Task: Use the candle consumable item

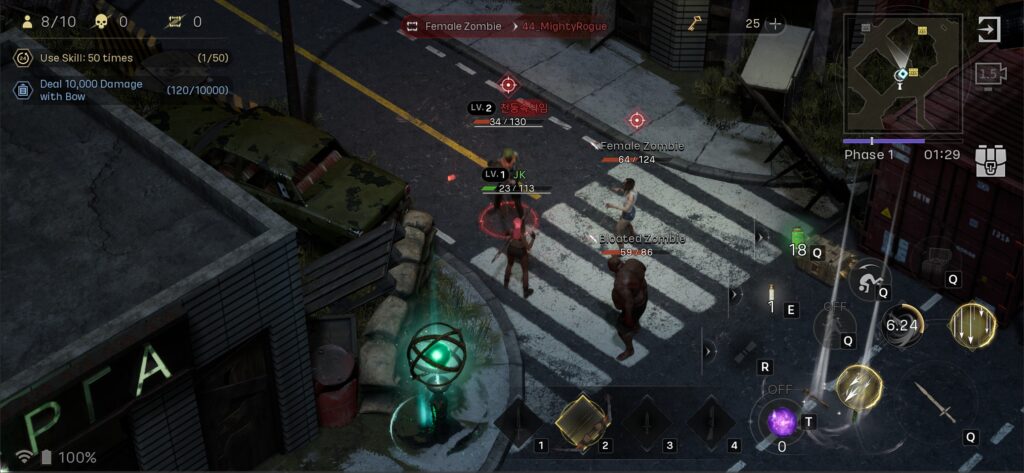Action: point(772,299)
